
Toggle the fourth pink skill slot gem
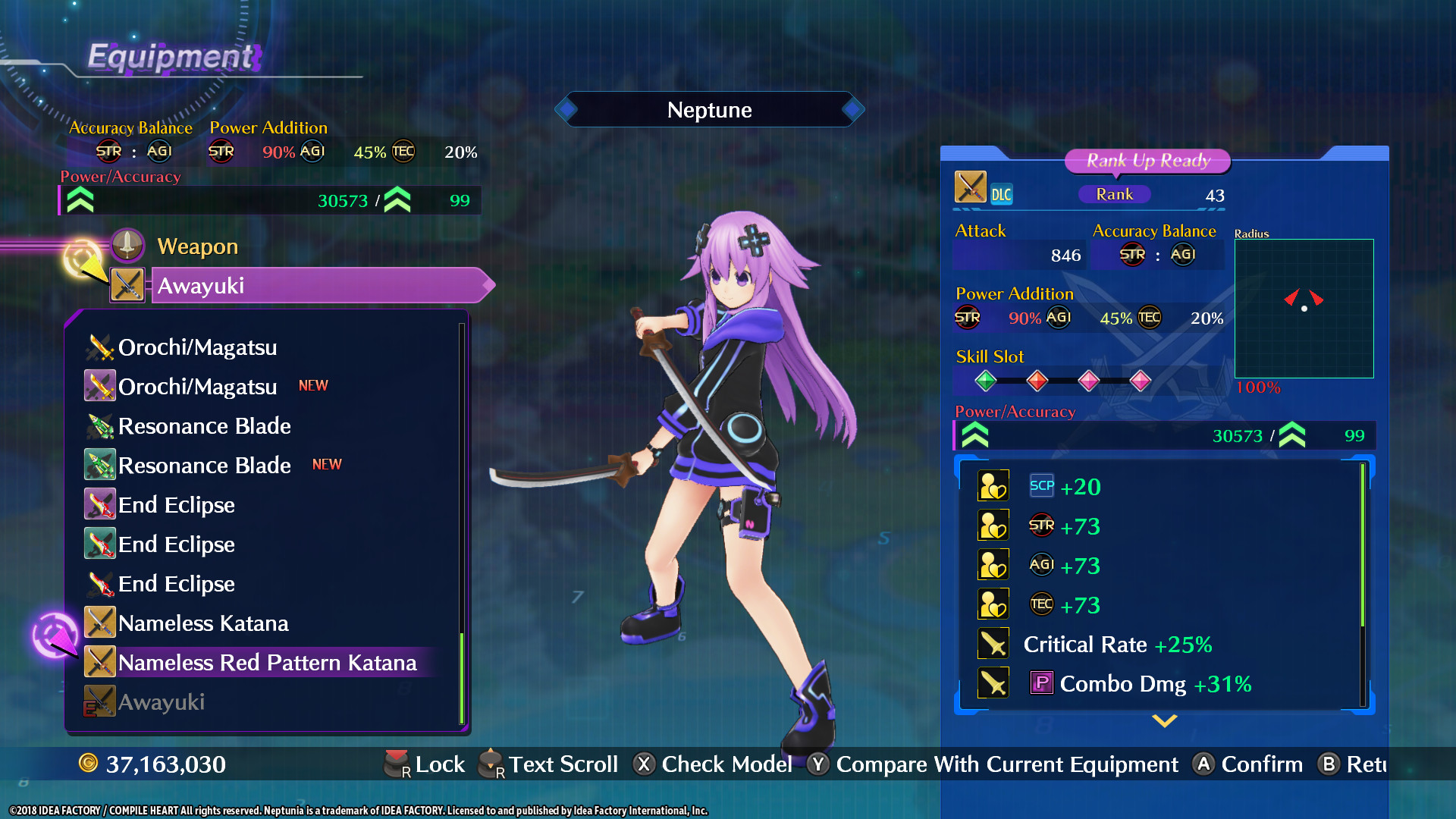click(1140, 381)
